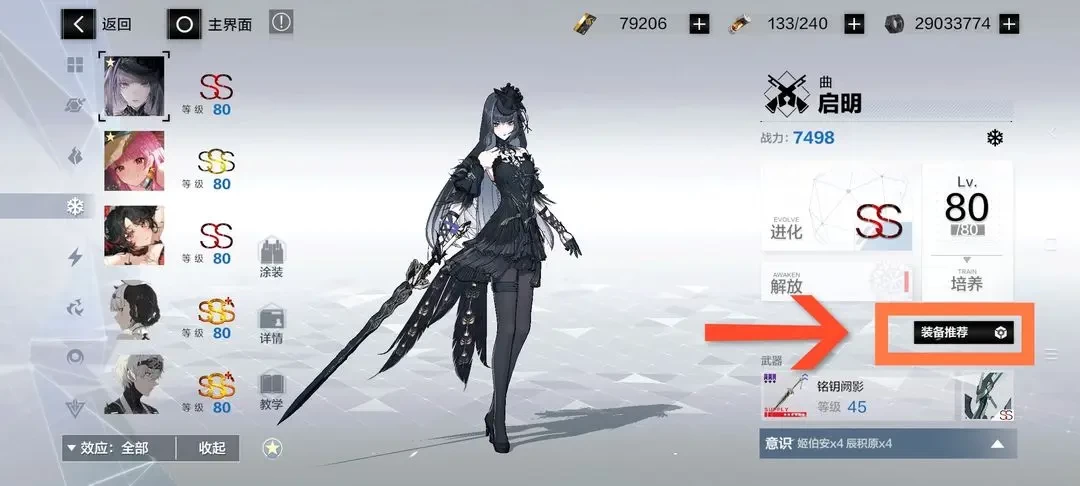Choose the white-haired character portrait

point(134,385)
